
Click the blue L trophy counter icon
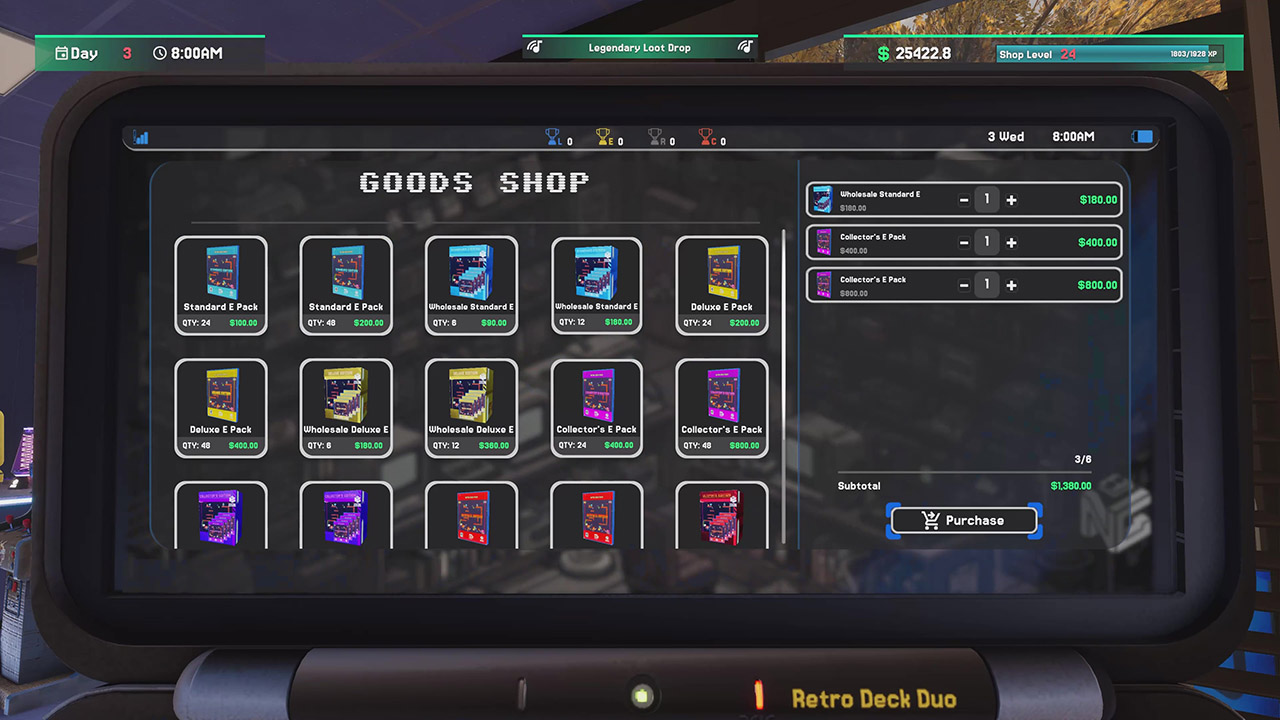(553, 139)
